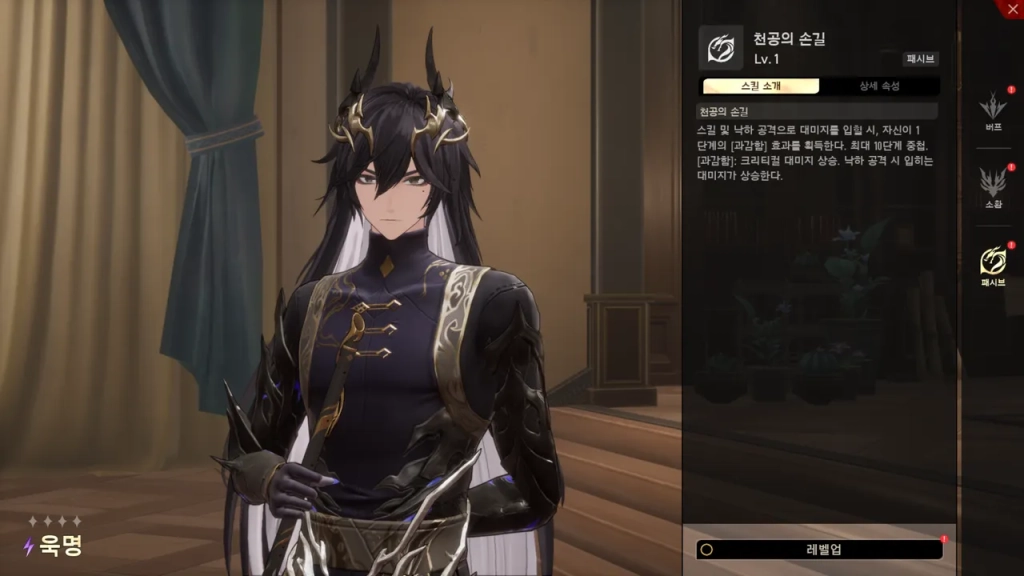The width and height of the screenshot is (1024, 576).
Task: Select the 패시브 skill icon in sidebar
Action: (993, 261)
